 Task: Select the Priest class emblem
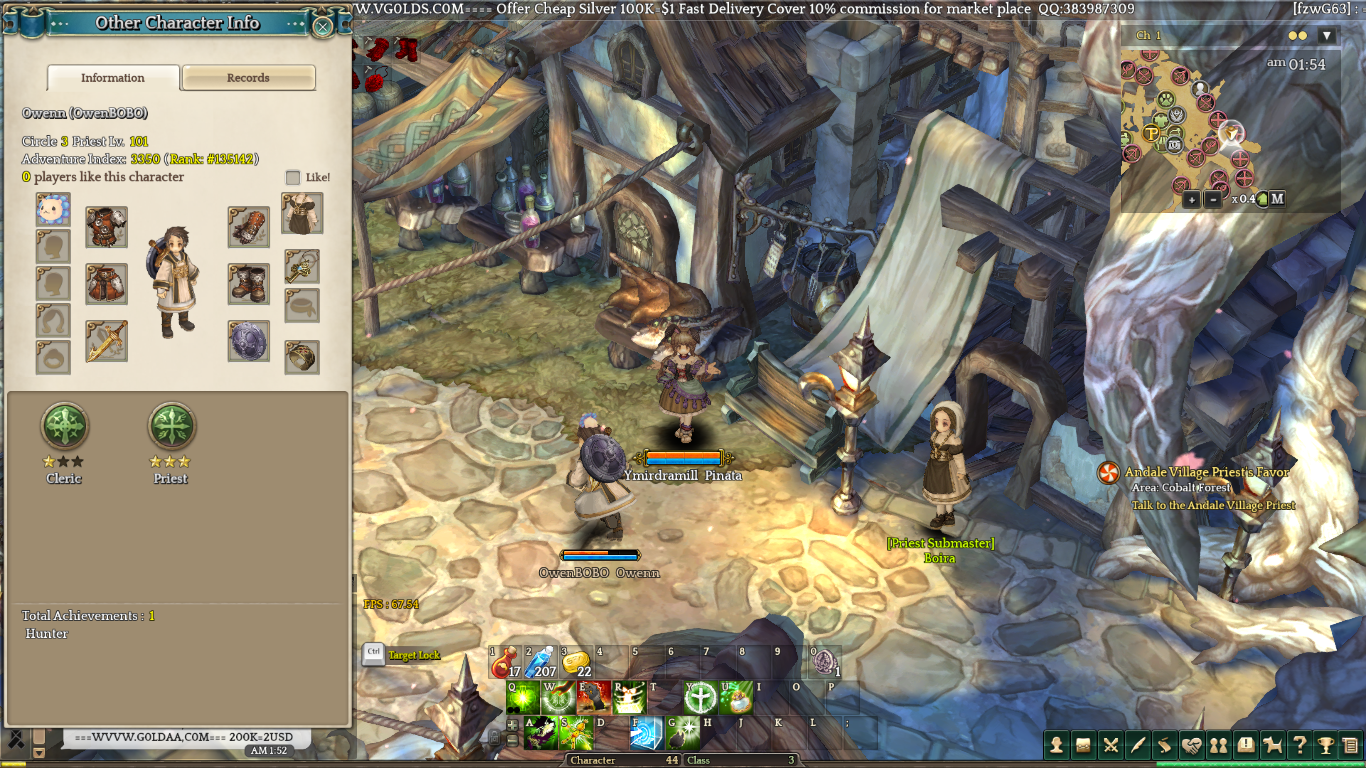click(x=171, y=427)
